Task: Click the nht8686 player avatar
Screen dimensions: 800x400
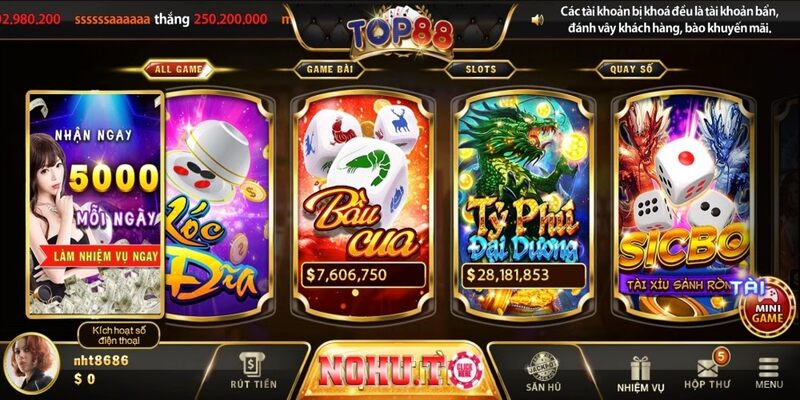Action: click(30, 365)
